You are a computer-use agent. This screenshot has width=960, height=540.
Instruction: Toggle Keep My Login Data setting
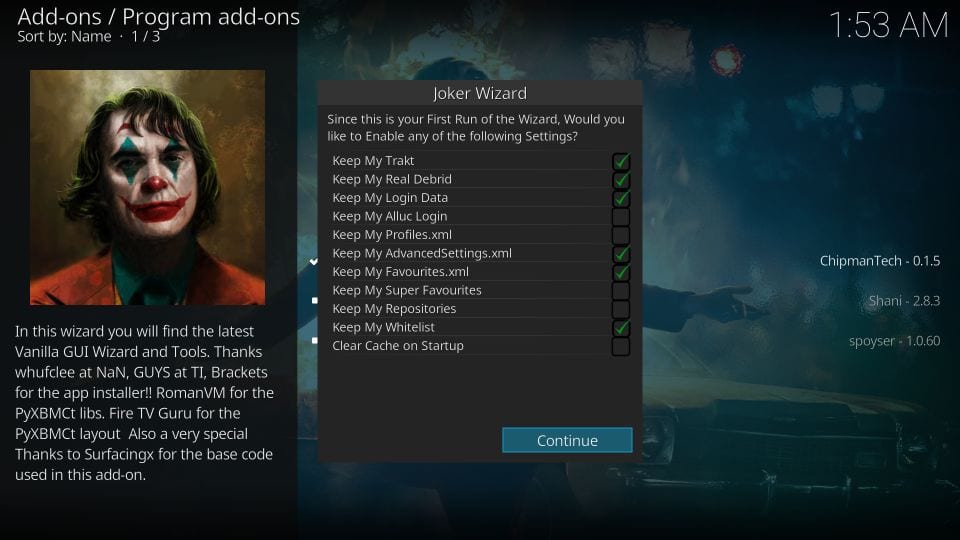pyautogui.click(x=620, y=198)
